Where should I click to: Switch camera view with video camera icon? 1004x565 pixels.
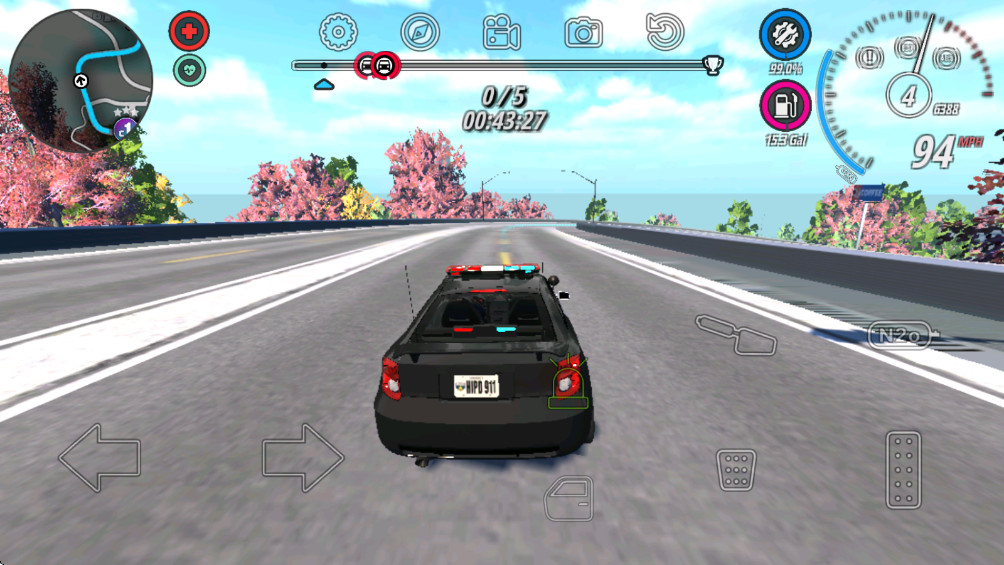point(502,33)
